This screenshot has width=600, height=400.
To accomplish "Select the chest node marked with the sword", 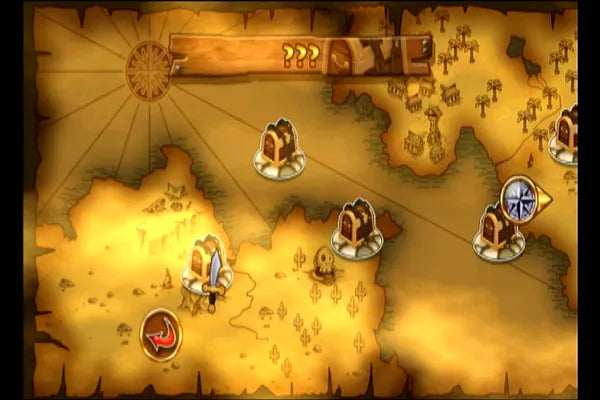I will (x=207, y=264).
